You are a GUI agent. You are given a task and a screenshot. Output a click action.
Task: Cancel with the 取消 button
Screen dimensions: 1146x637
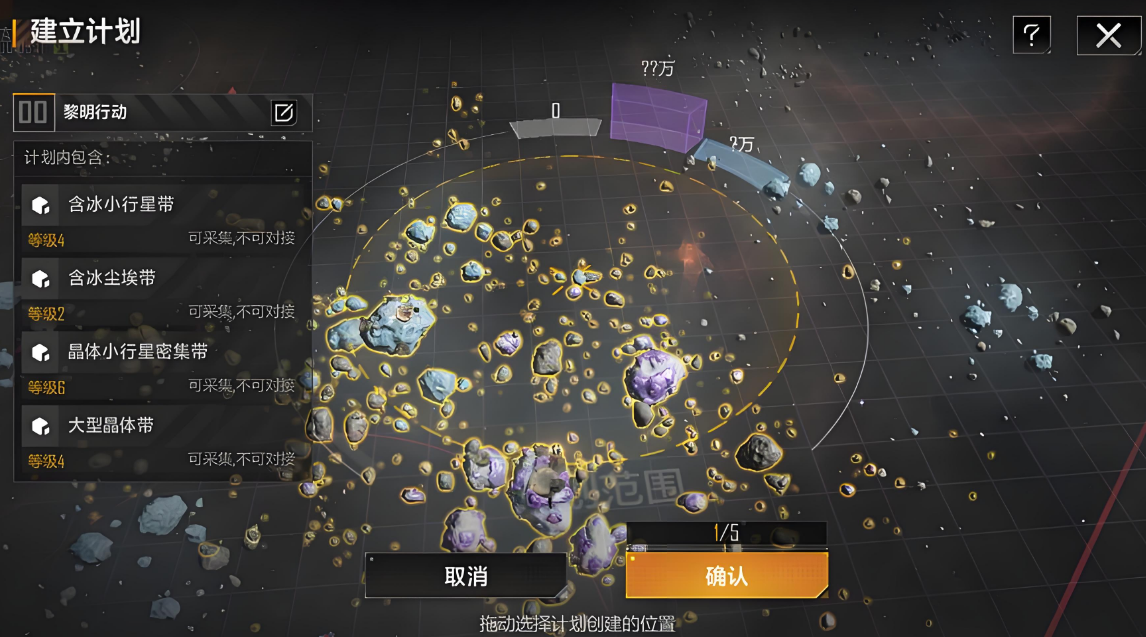[465, 576]
